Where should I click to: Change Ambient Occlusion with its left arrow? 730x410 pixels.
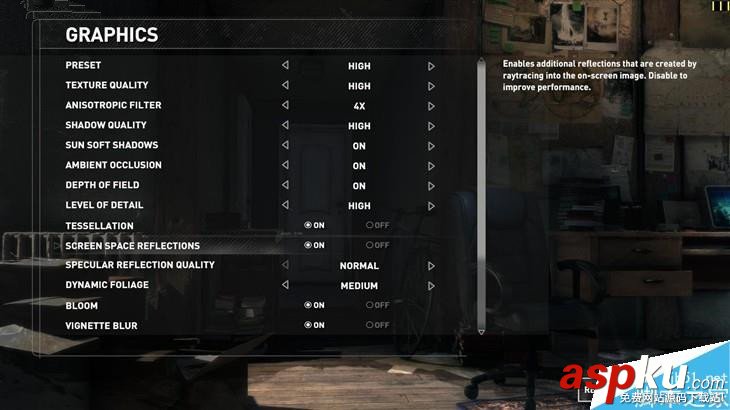point(285,166)
